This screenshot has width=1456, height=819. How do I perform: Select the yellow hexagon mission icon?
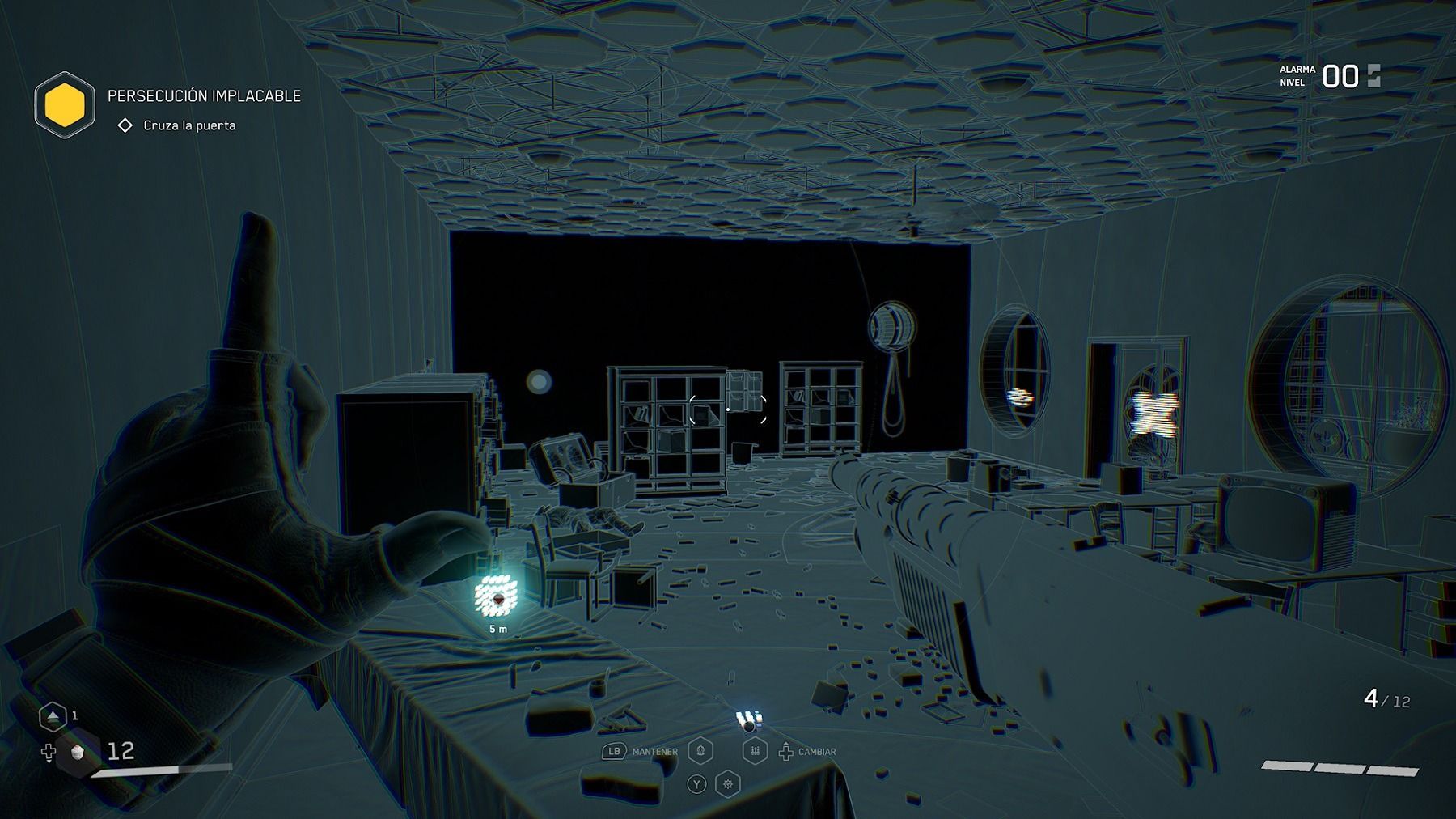(x=65, y=105)
